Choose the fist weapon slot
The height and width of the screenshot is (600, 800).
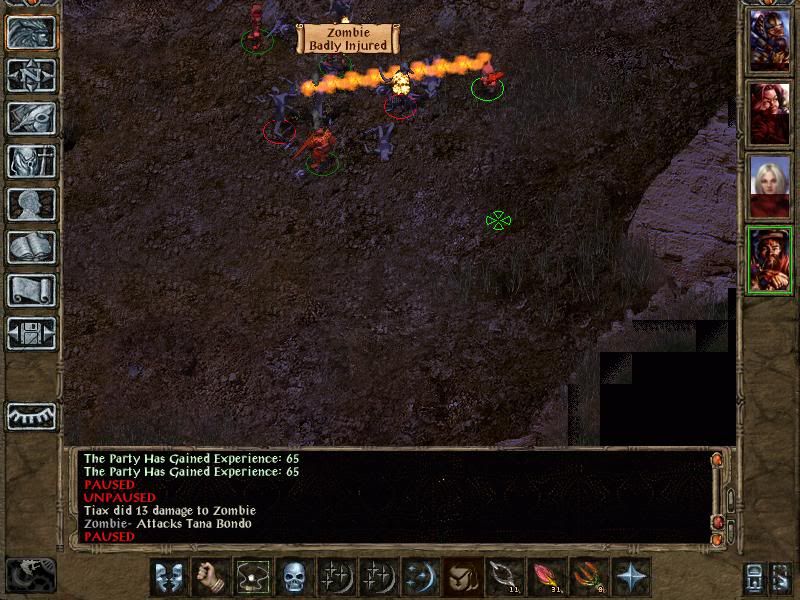(x=210, y=577)
